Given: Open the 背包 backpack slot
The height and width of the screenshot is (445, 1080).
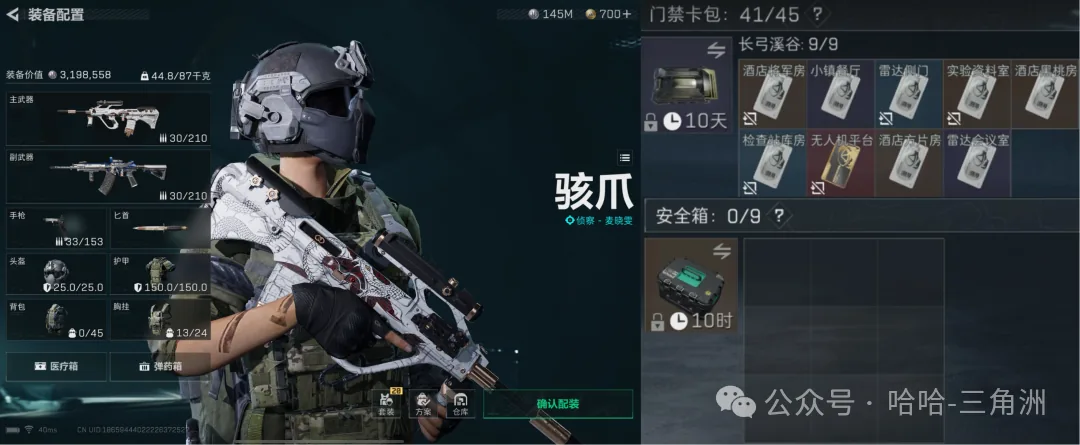Looking at the screenshot, I should tap(56, 319).
